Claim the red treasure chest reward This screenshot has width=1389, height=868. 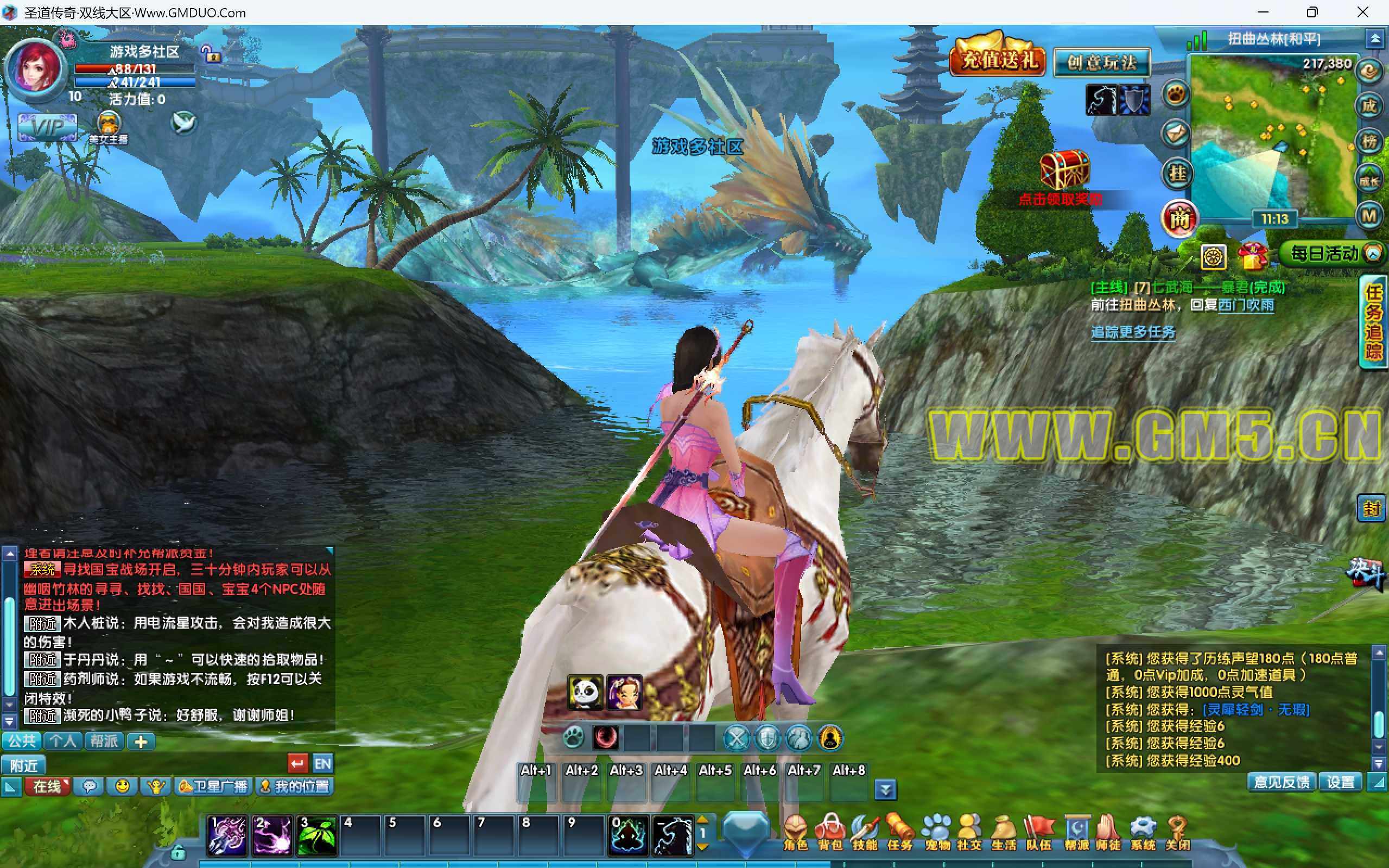[x=1064, y=169]
